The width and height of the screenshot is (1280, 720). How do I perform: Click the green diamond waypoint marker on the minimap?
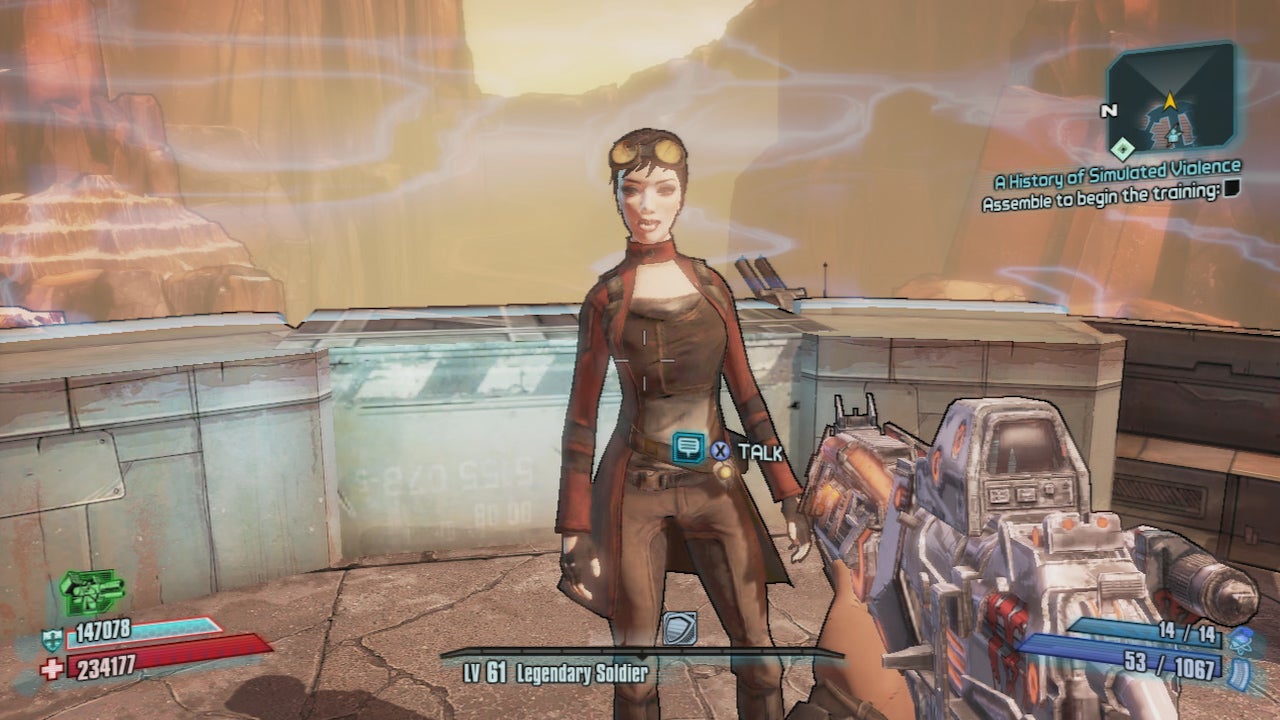1125,149
